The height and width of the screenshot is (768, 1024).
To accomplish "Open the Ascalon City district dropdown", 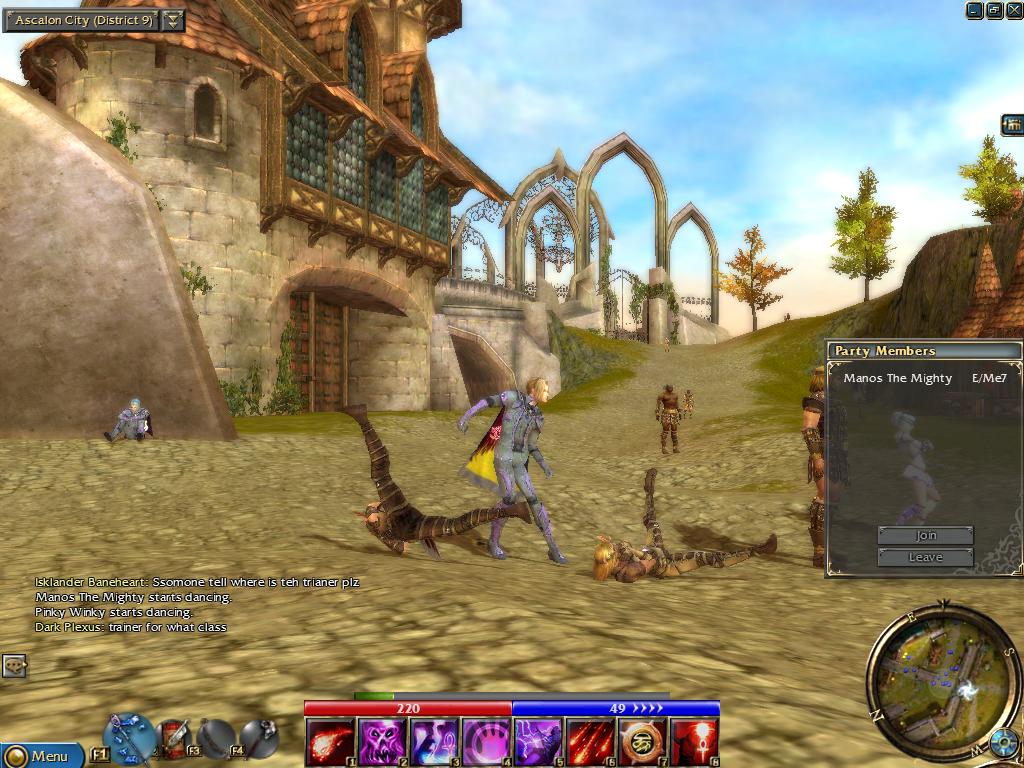I will point(173,20).
